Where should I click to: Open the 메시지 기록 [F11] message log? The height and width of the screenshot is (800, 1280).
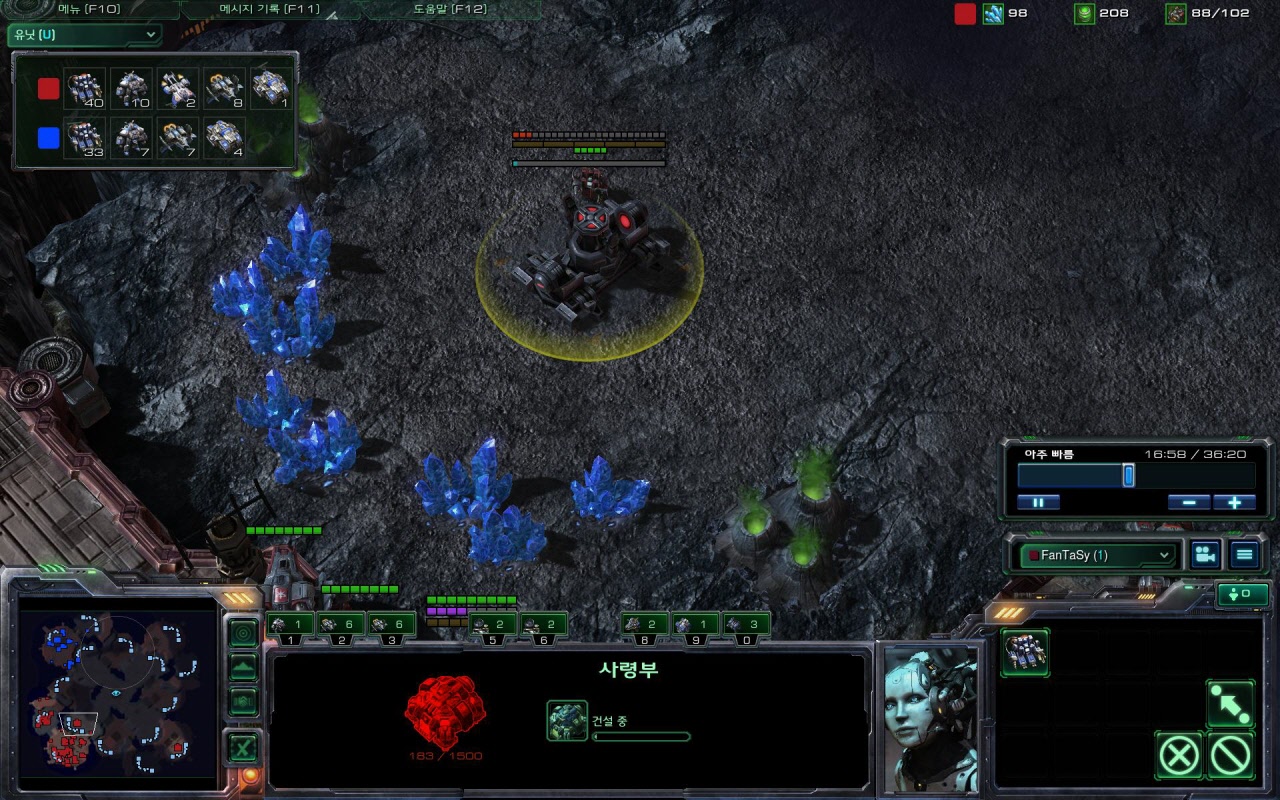[268, 10]
